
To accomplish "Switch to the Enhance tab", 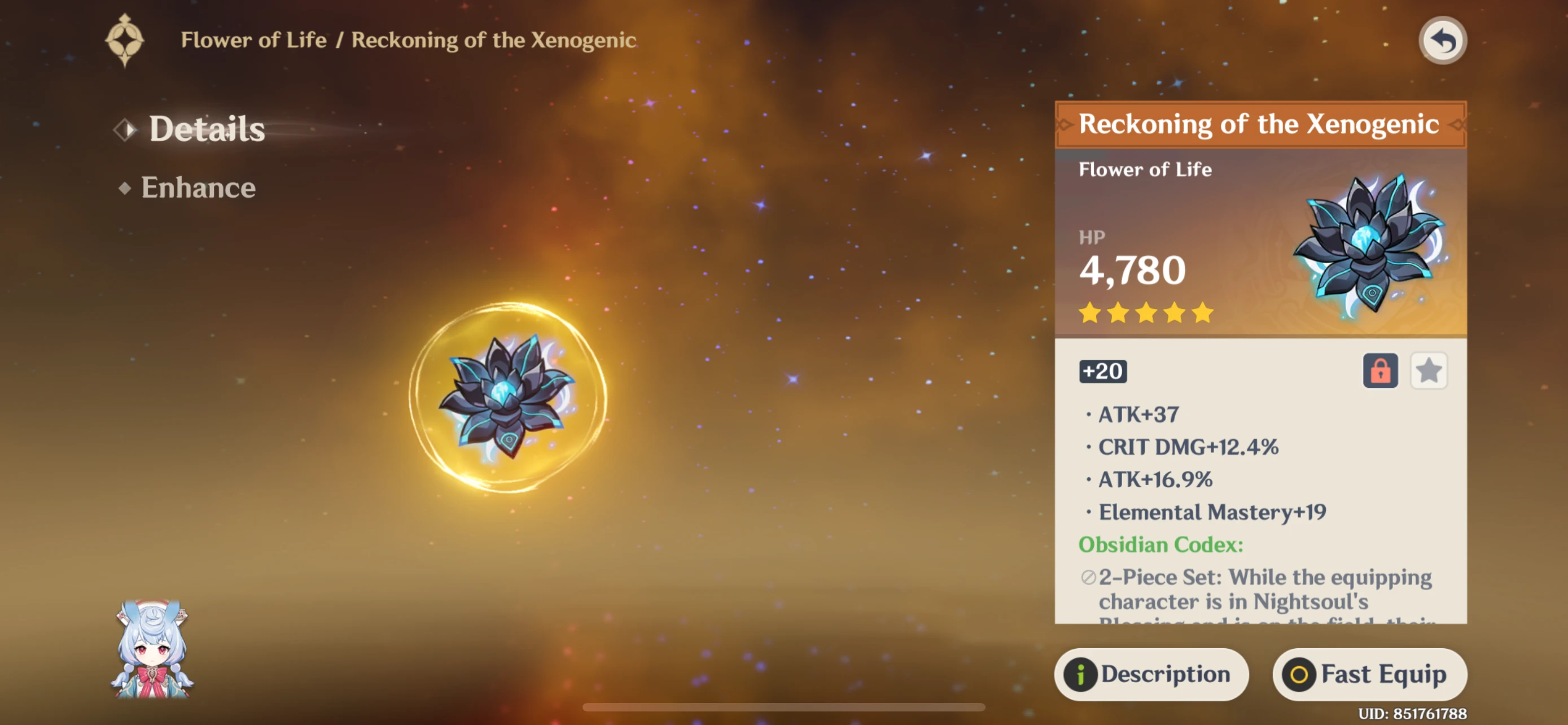I will click(198, 187).
